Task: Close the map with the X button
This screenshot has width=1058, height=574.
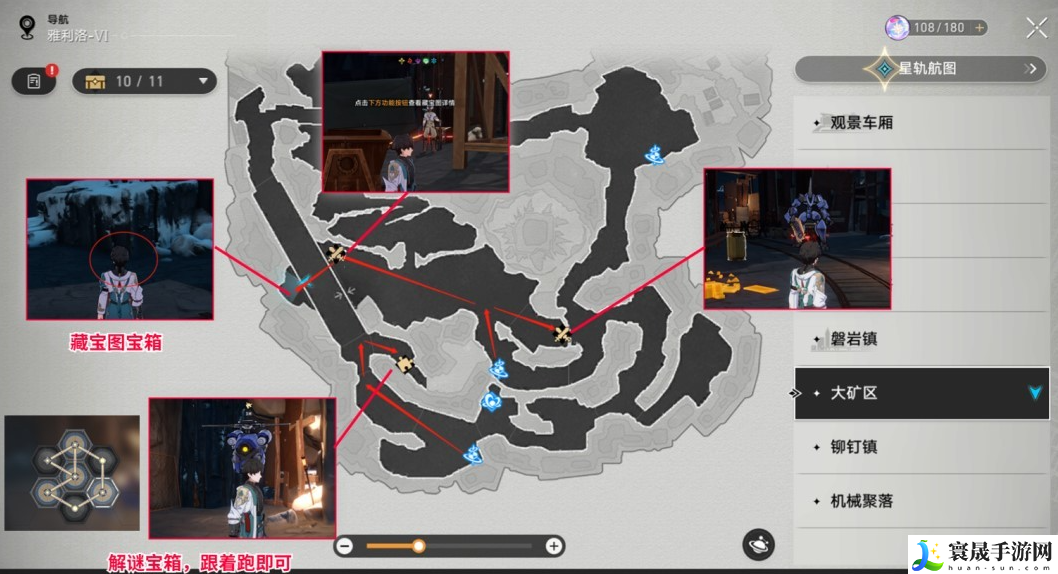Action: click(1036, 28)
